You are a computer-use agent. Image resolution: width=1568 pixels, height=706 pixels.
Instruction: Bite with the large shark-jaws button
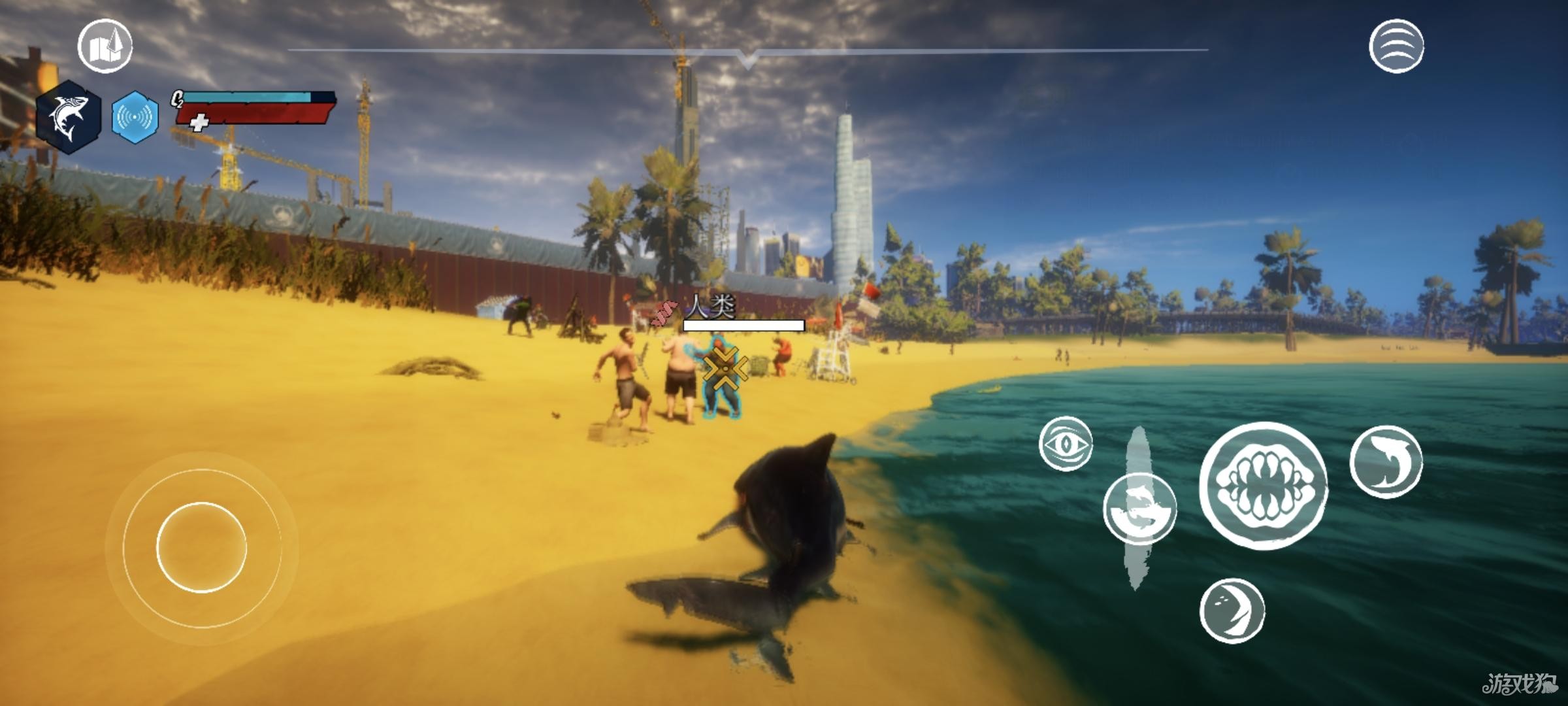[x=1264, y=485]
